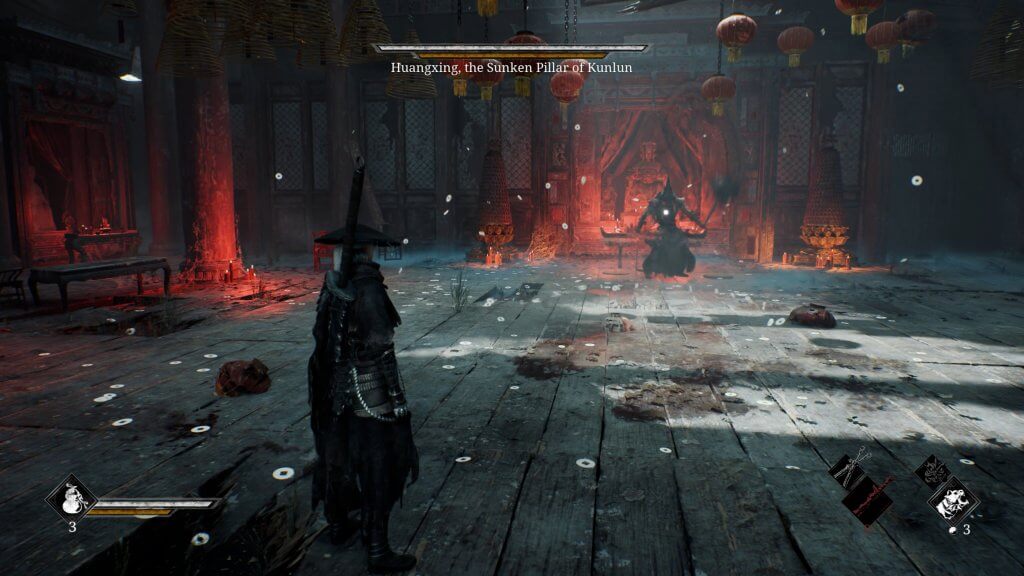Choose the crossed blades weapon slot
Screen dimensions: 1024x576
[847, 469]
